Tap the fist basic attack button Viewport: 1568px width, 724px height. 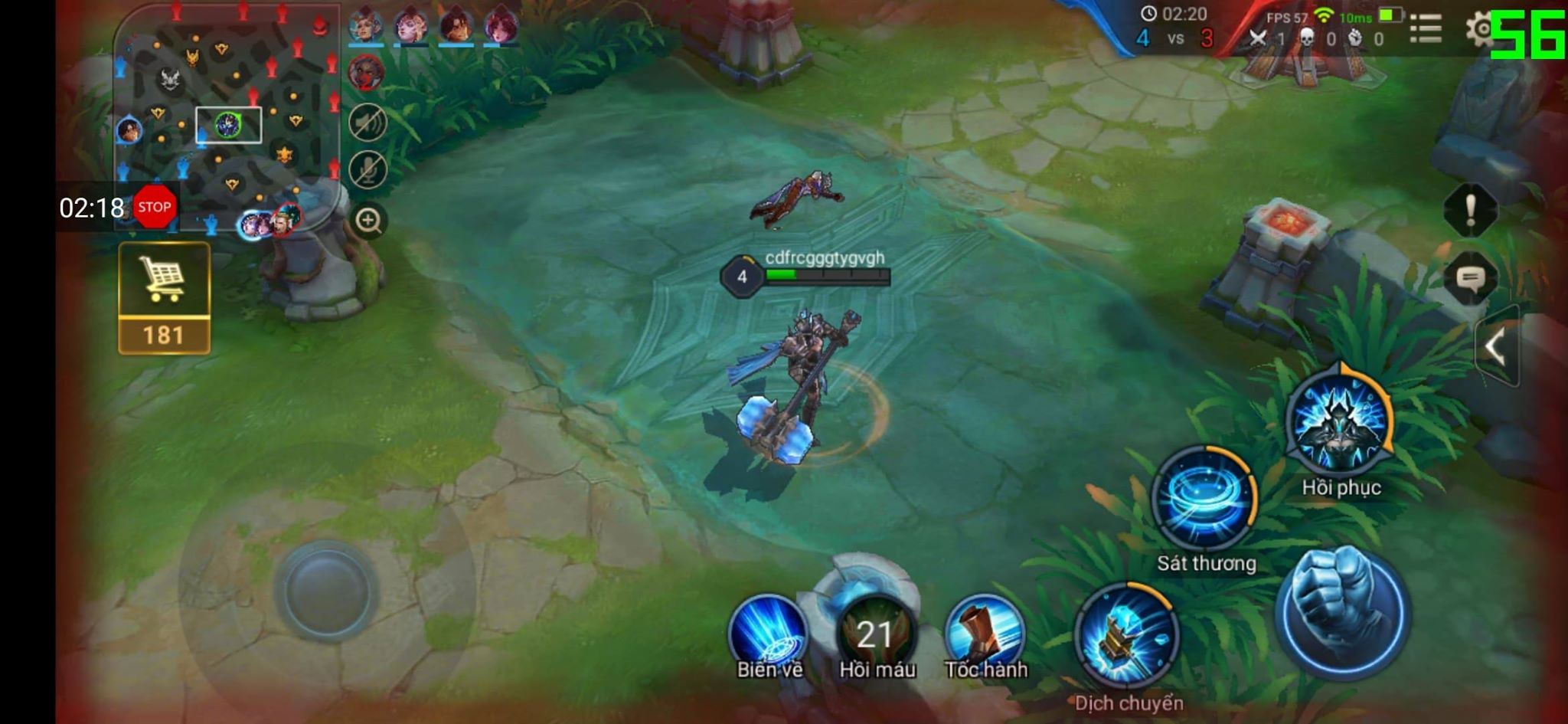coord(1342,611)
